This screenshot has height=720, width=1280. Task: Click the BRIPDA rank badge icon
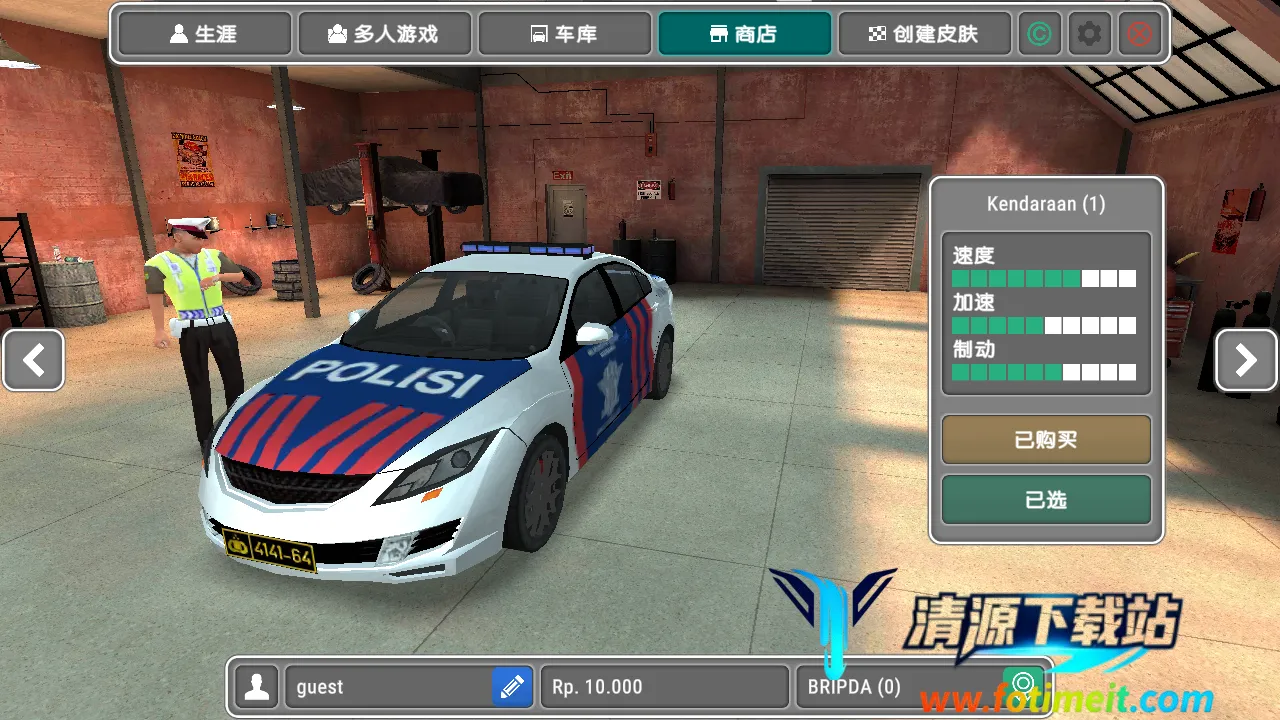pos(1022,685)
